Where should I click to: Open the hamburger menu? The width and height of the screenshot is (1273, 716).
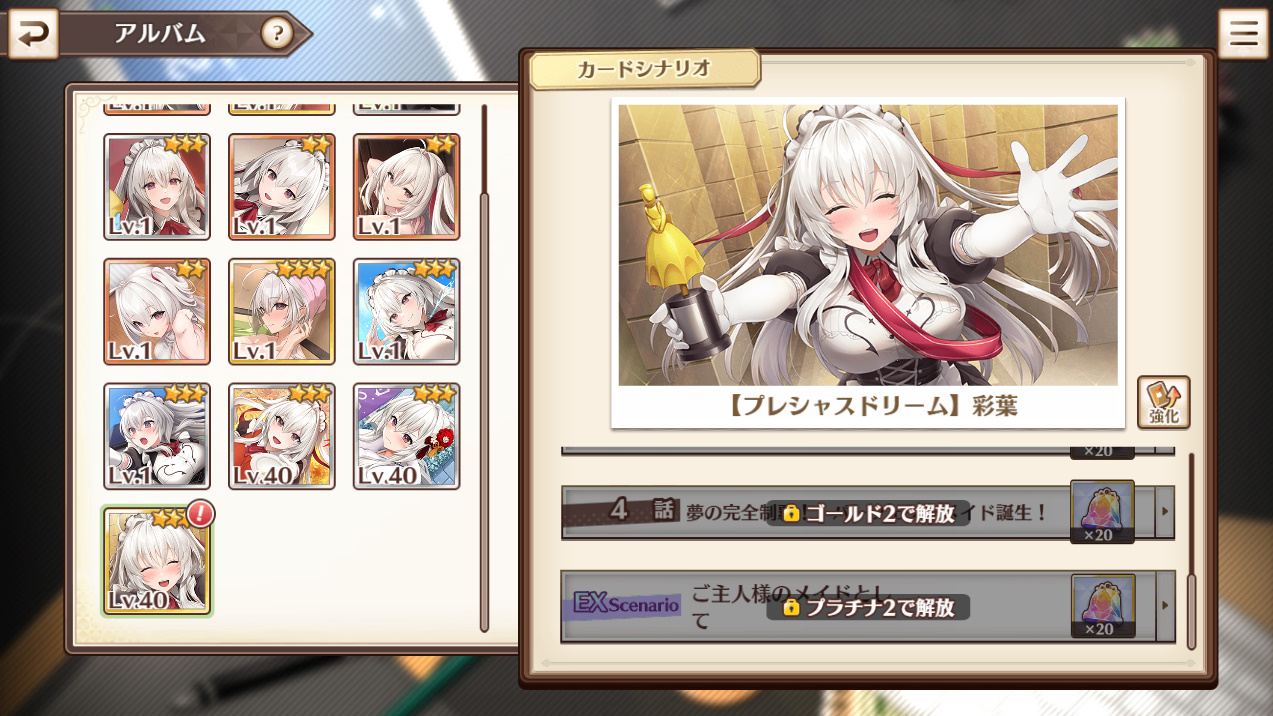[x=1243, y=35]
